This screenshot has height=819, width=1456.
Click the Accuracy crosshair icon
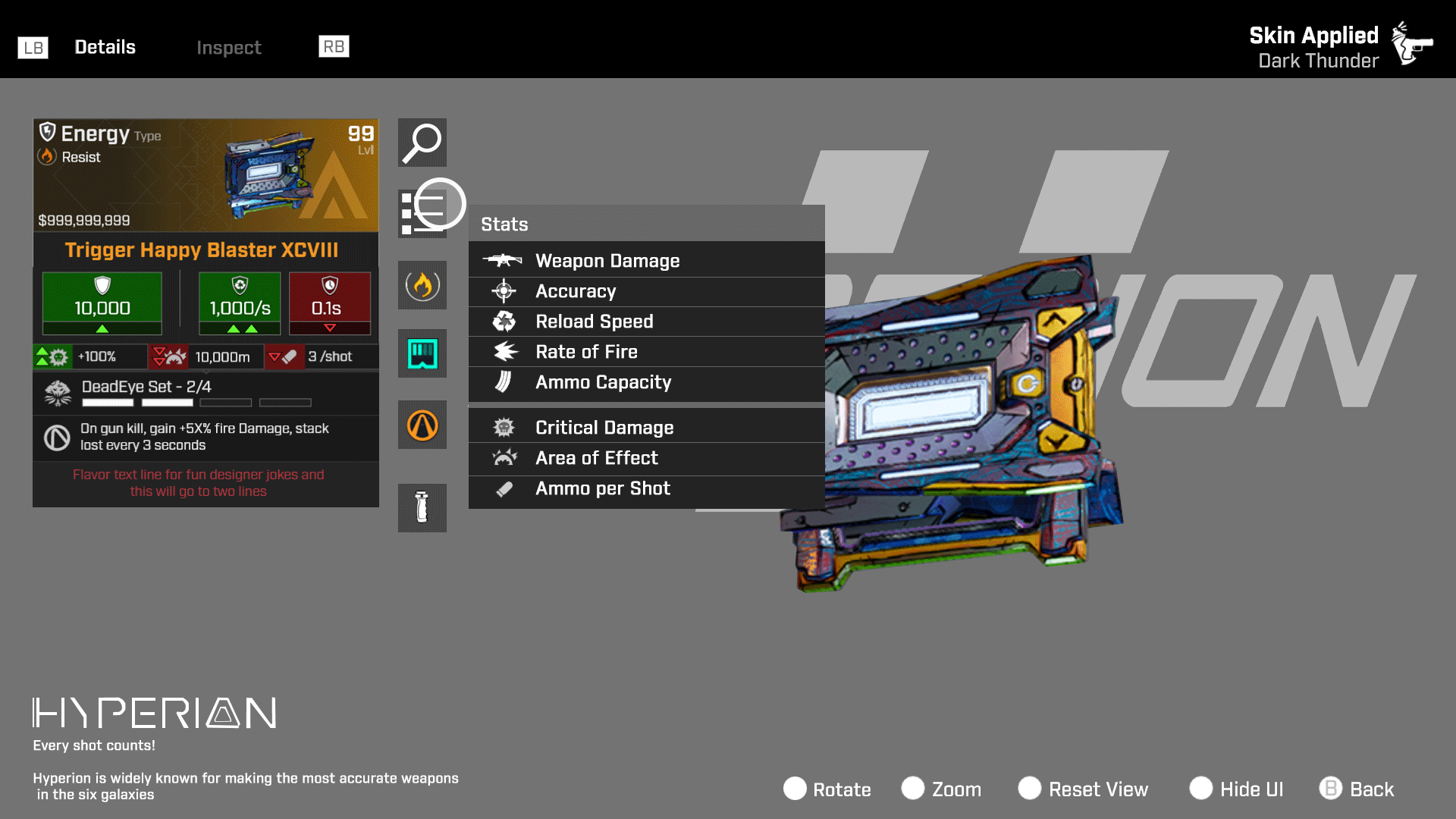[x=503, y=290]
